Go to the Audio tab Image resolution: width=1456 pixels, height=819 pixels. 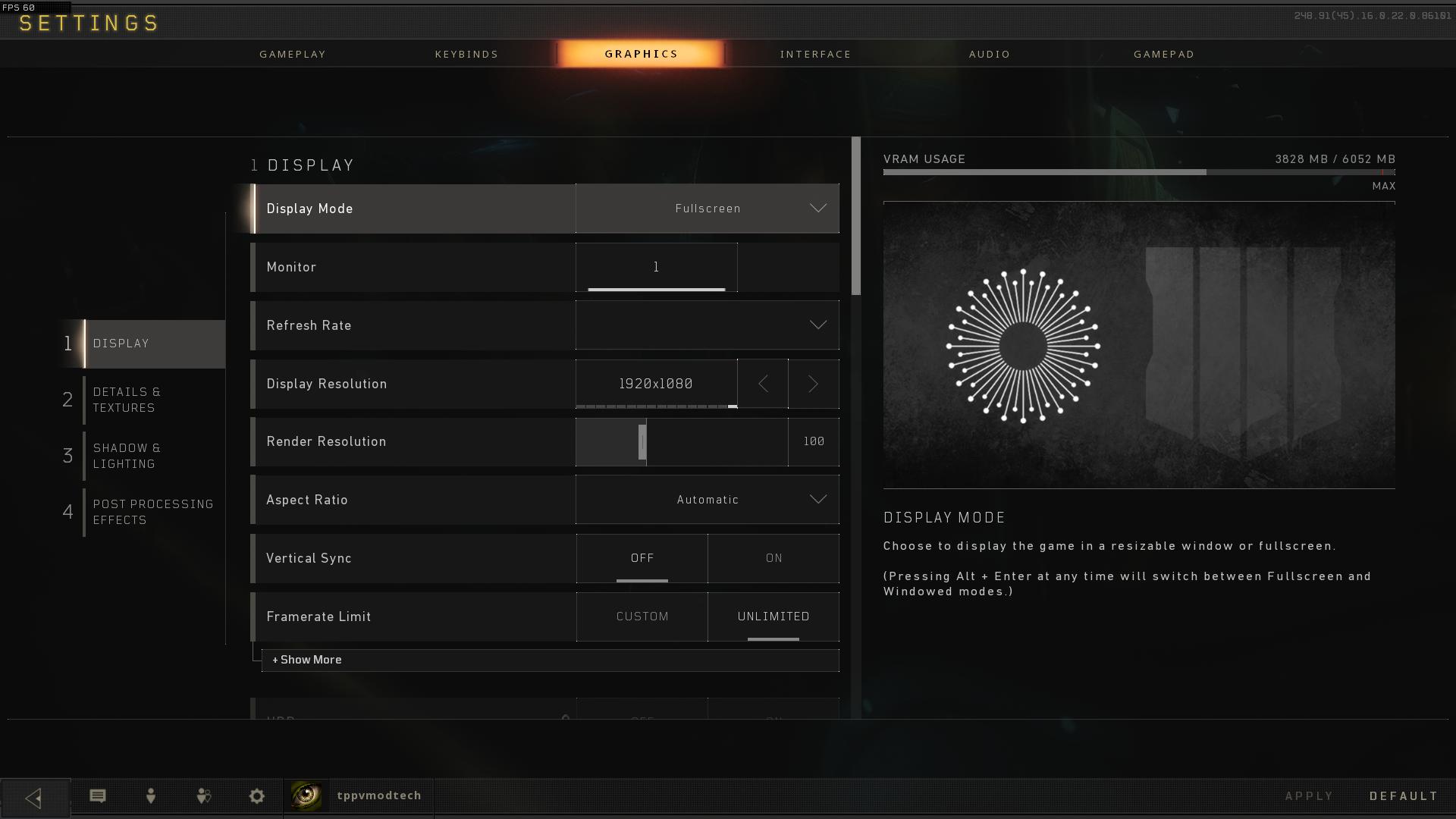tap(990, 54)
